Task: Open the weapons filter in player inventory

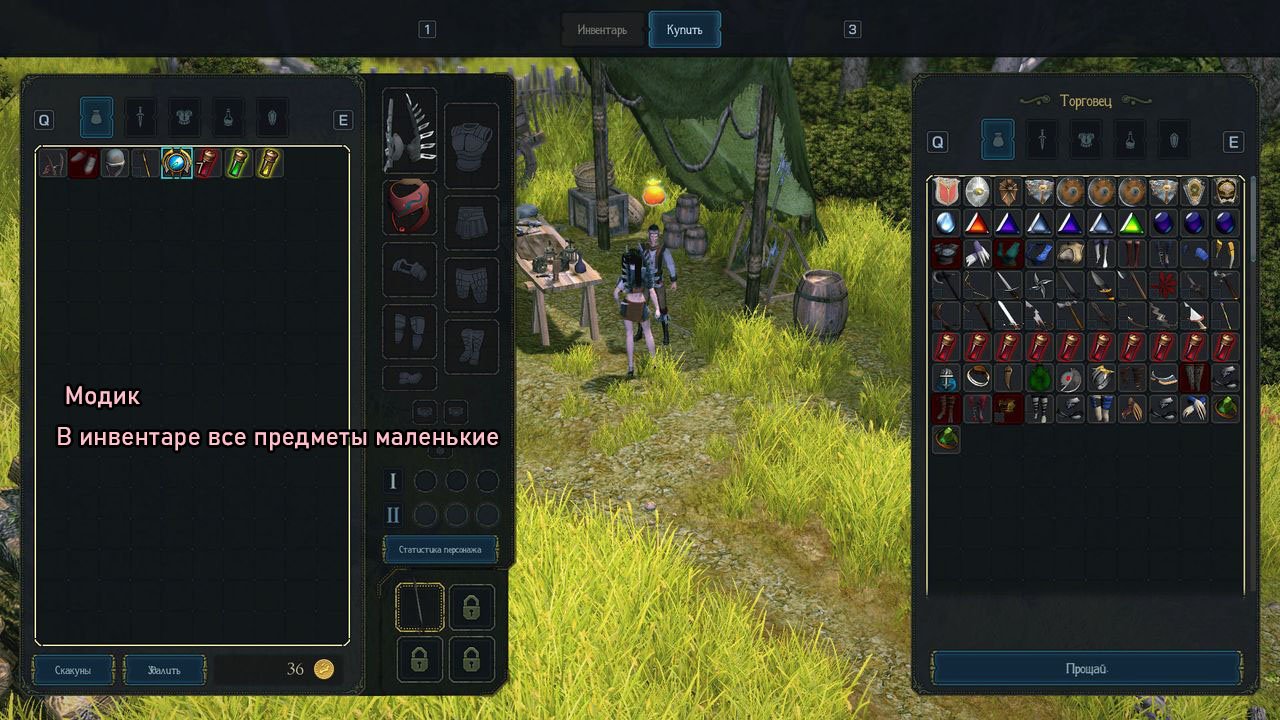Action: [141, 118]
